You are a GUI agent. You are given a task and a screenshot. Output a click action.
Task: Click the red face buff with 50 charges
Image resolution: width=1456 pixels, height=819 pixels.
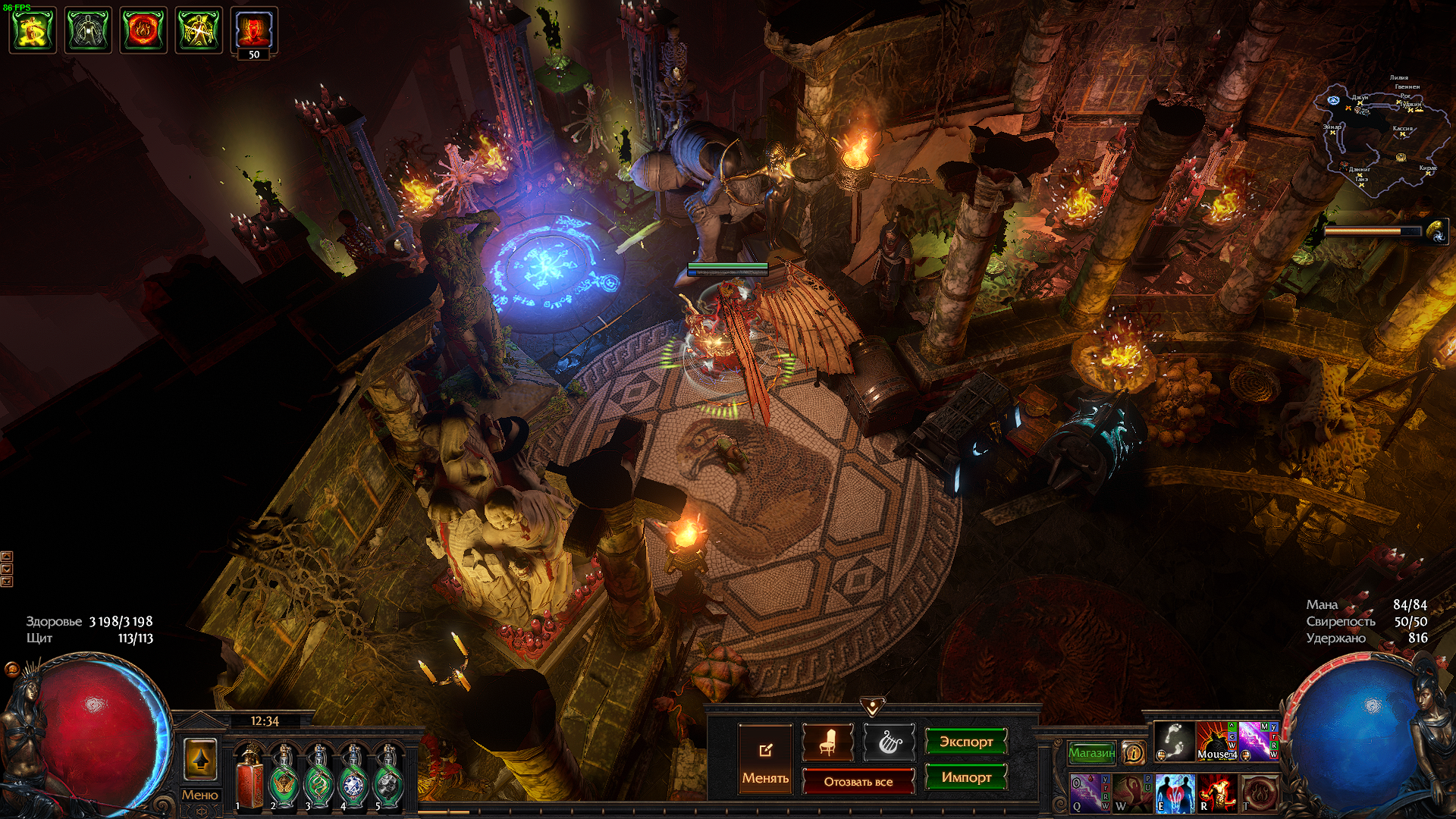(253, 30)
